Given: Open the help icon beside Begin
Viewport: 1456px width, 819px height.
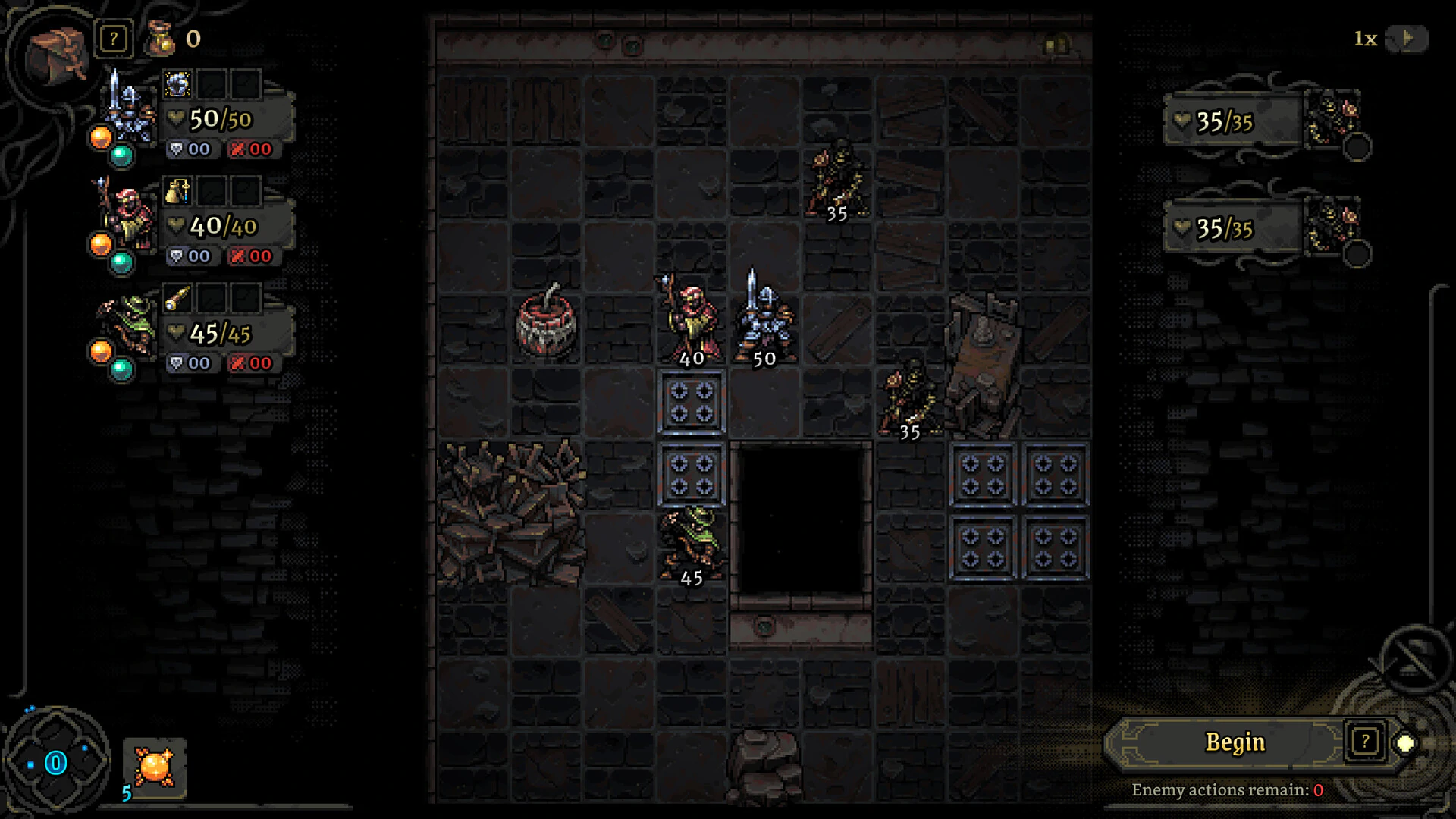Looking at the screenshot, I should click(1364, 742).
